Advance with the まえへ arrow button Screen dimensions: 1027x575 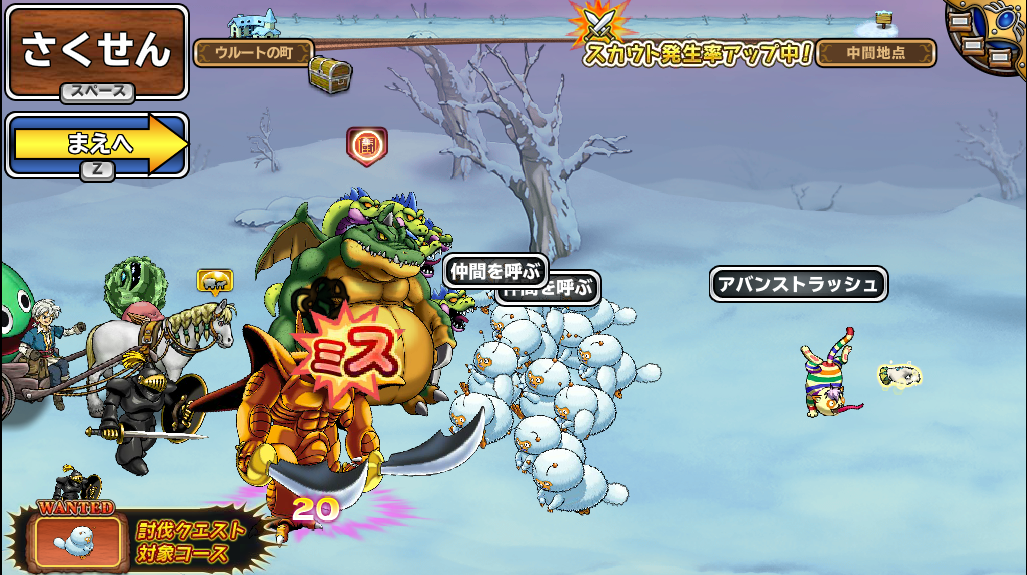(97, 144)
